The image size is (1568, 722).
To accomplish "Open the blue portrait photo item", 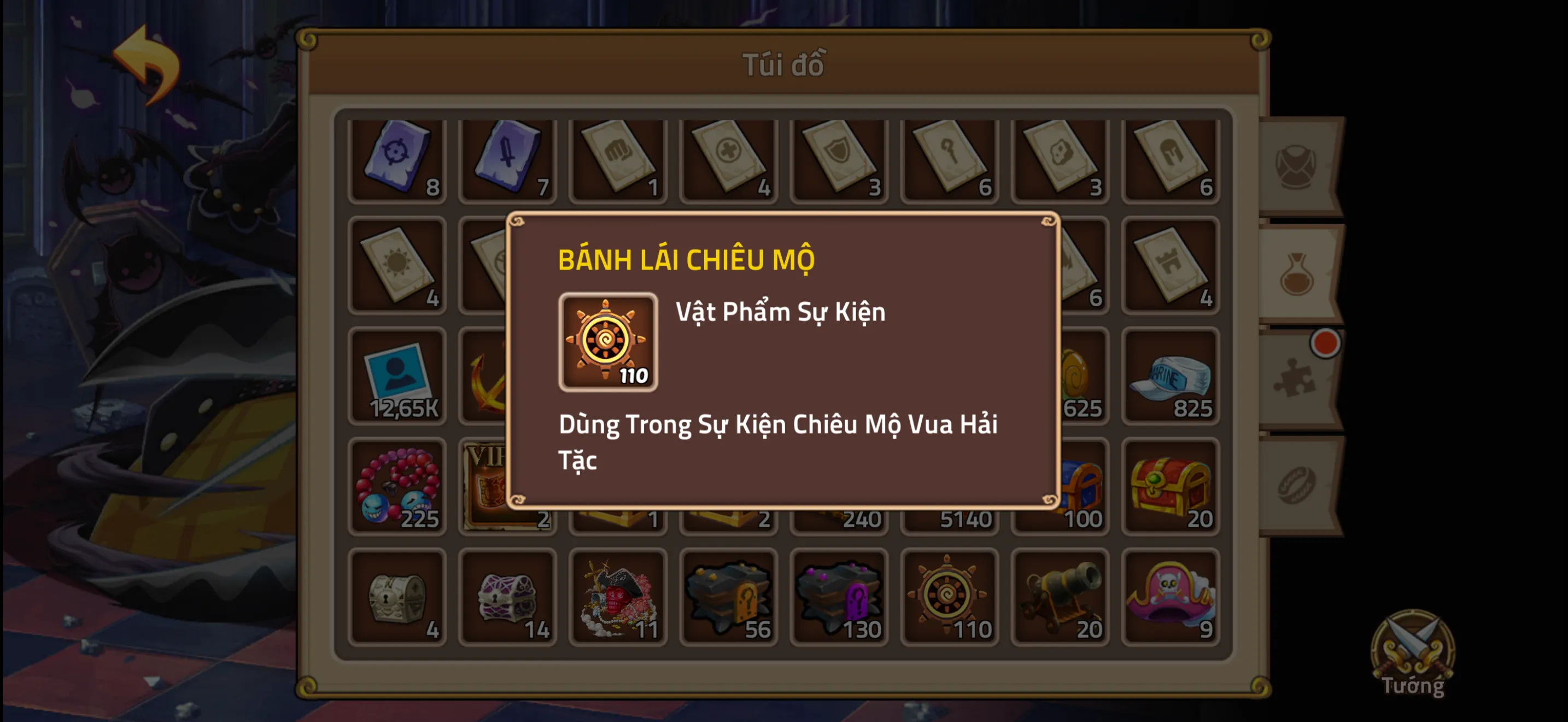I will tap(397, 376).
